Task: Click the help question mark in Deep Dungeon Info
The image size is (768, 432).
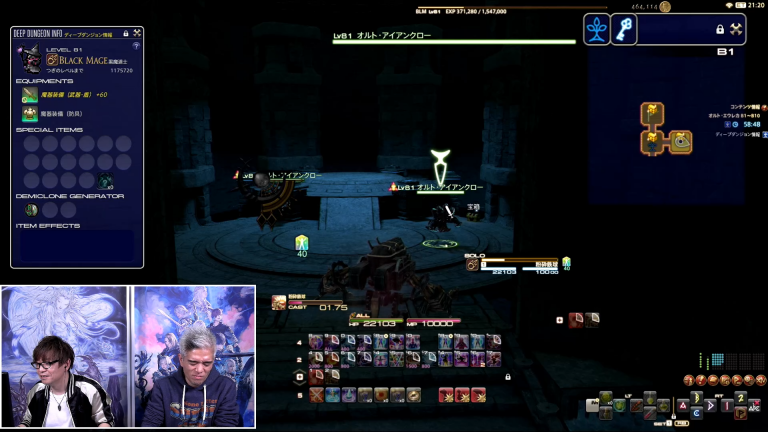Action: pyautogui.click(x=136, y=46)
